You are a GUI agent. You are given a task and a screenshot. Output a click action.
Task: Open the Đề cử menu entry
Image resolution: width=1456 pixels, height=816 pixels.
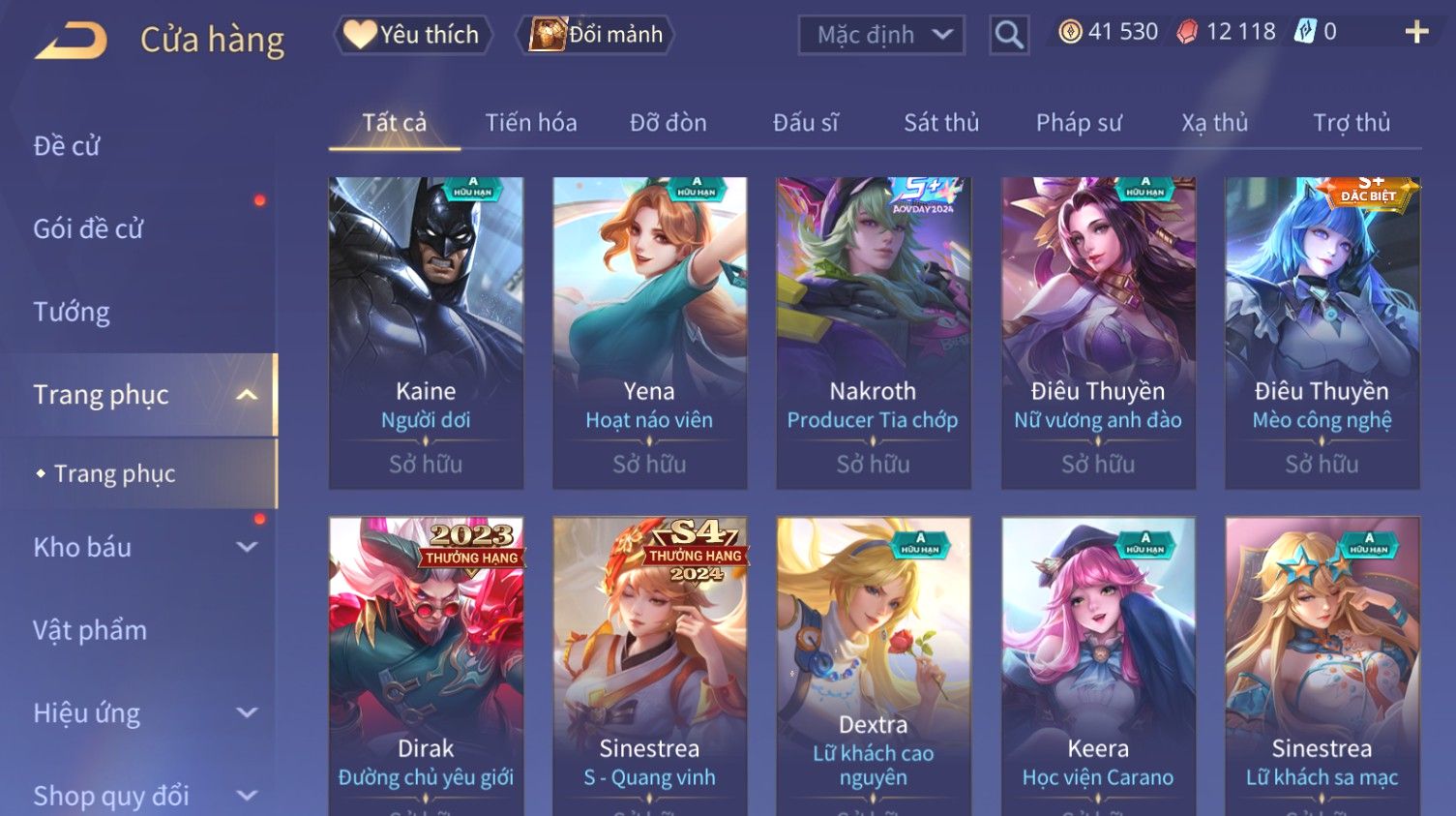click(x=67, y=146)
